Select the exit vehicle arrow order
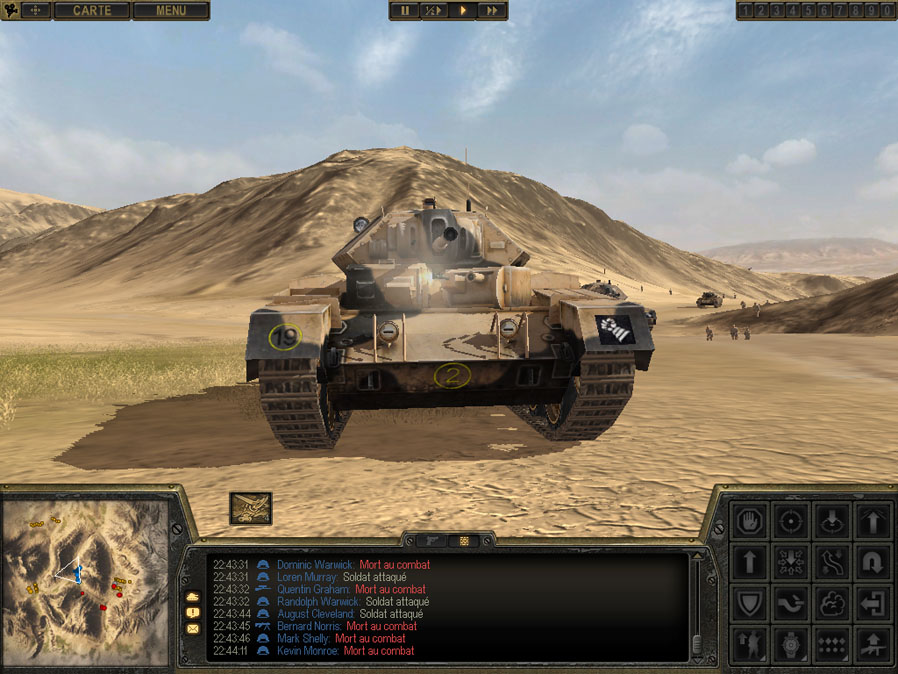Viewport: 898px width, 674px height. pos(874,604)
